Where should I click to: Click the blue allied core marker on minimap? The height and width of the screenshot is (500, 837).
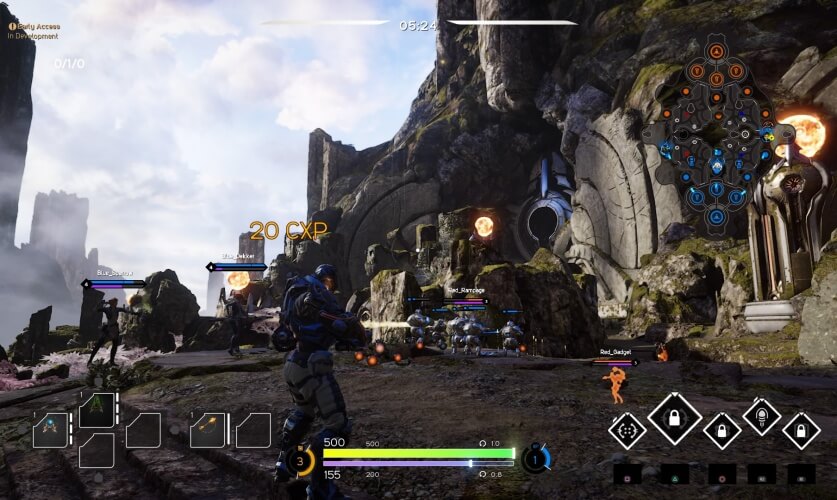click(716, 216)
